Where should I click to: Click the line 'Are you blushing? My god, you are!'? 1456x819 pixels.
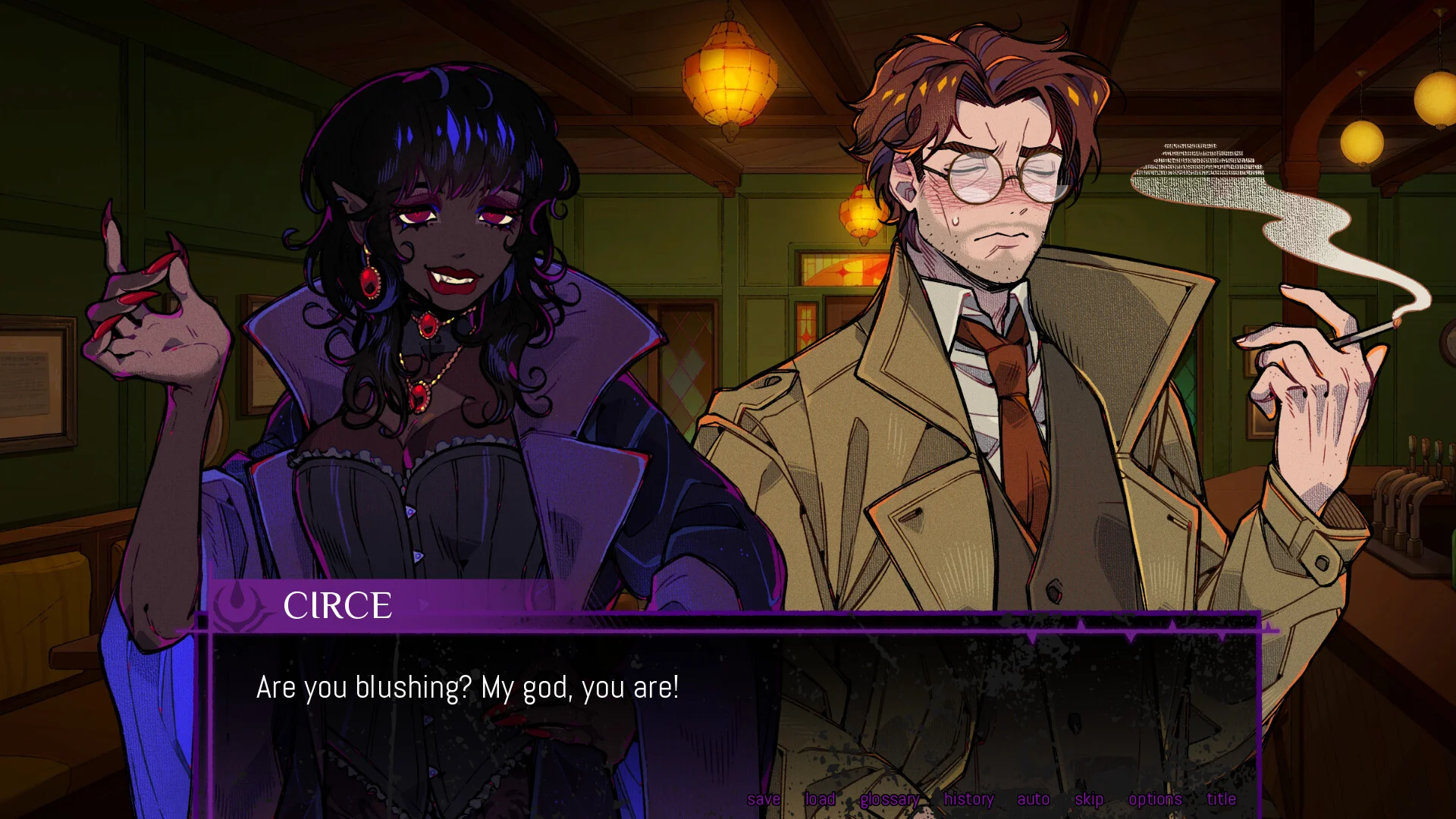click(468, 688)
